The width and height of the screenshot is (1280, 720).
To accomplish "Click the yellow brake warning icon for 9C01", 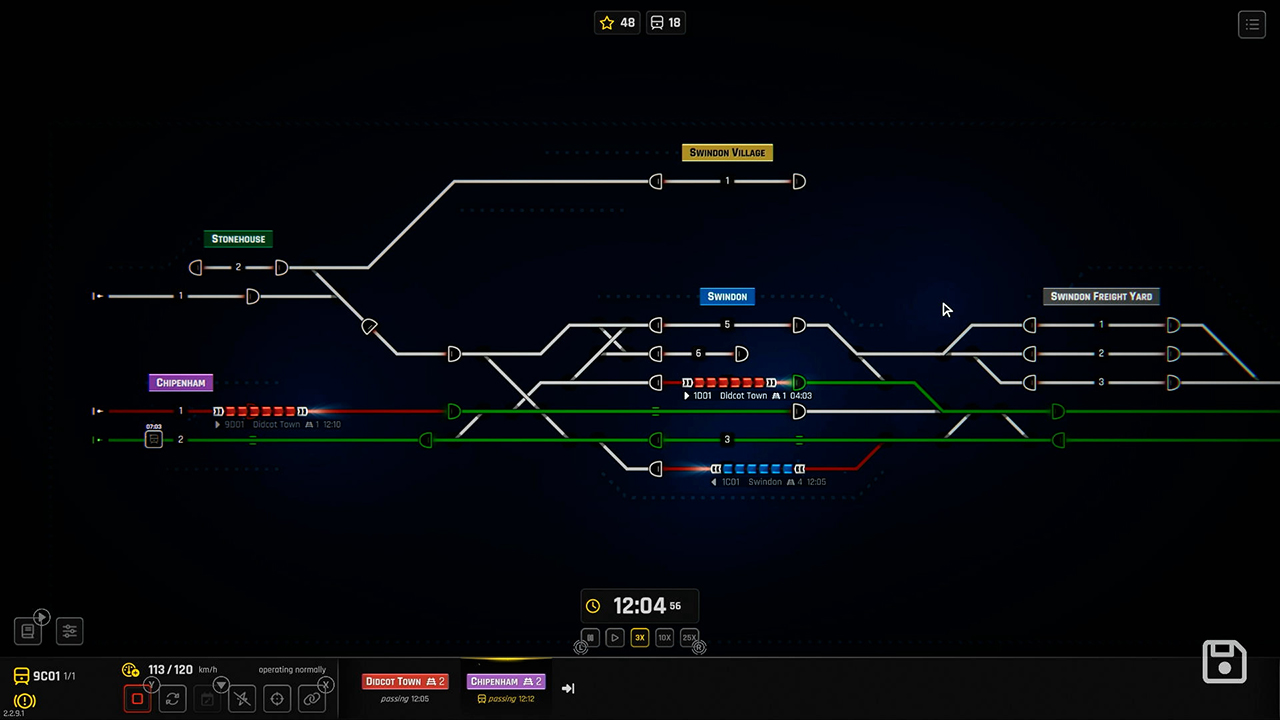I will click(25, 699).
